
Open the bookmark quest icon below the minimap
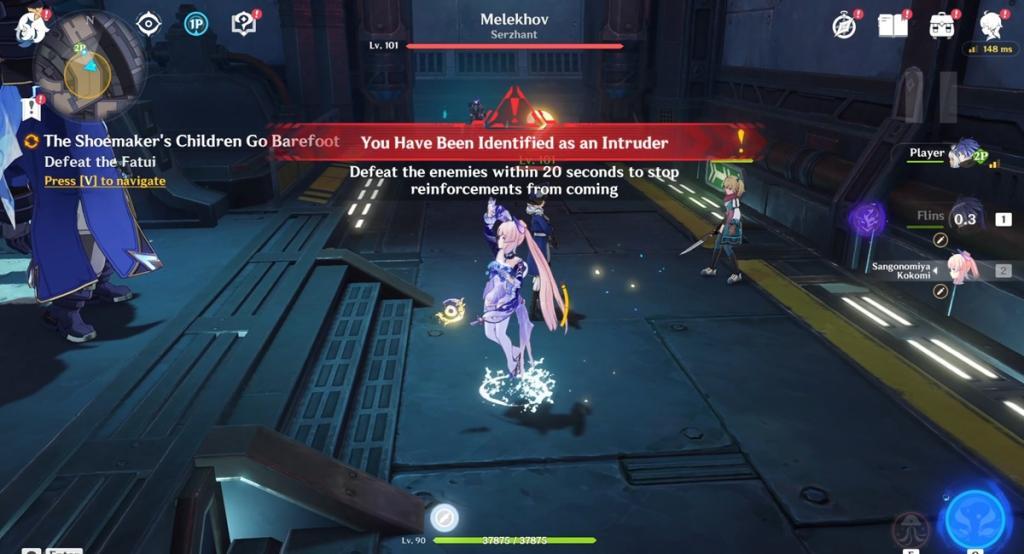32,108
